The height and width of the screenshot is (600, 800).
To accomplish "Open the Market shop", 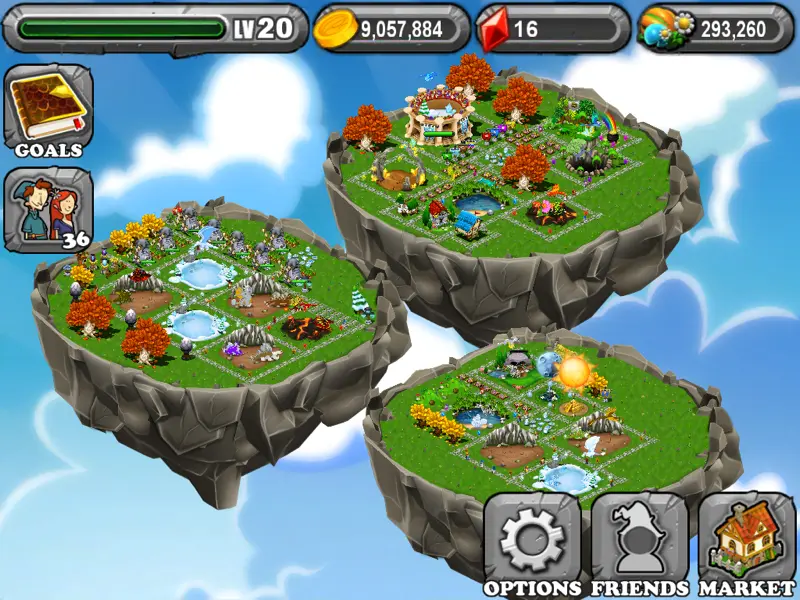I will (746, 541).
